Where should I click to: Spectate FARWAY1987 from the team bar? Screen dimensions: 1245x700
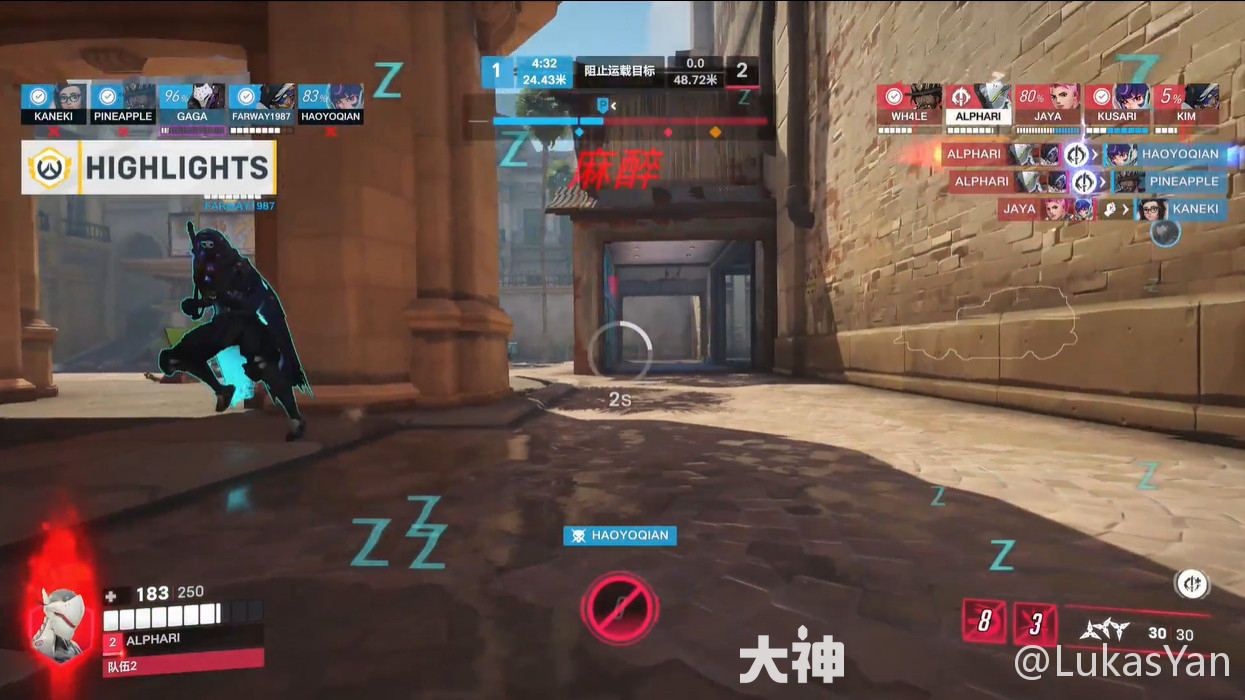[261, 104]
